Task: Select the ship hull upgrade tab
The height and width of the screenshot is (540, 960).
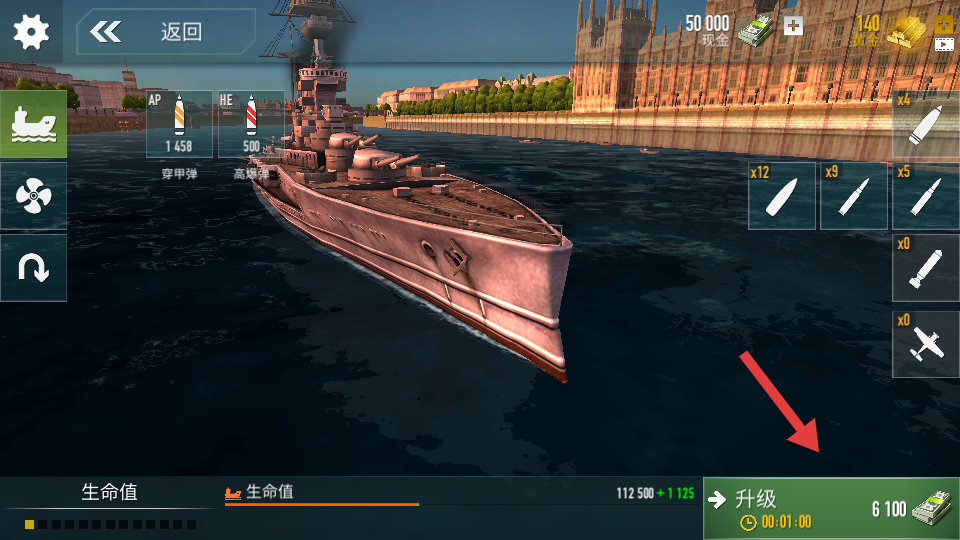Action: [x=33, y=124]
